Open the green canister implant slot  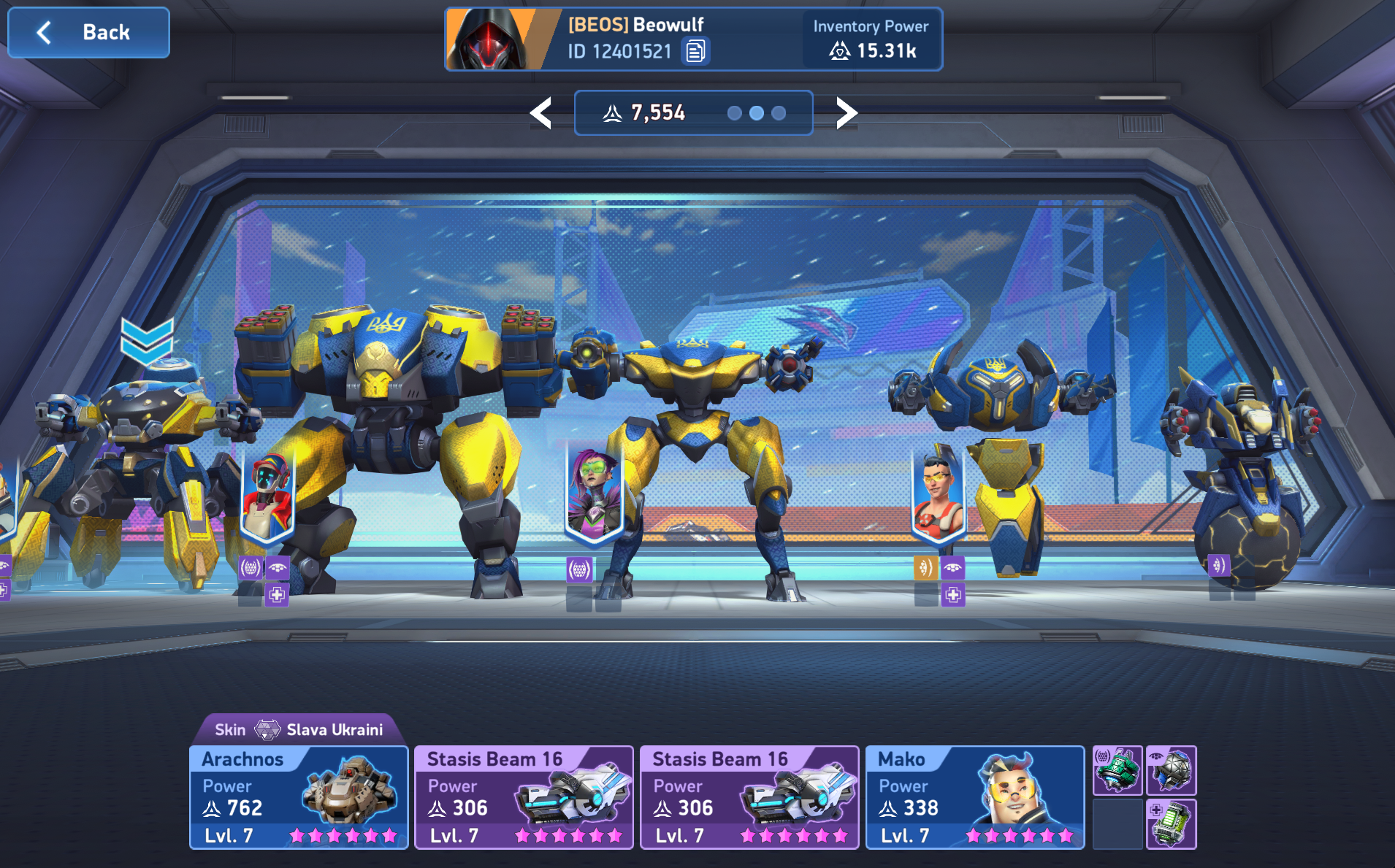coord(1171,824)
